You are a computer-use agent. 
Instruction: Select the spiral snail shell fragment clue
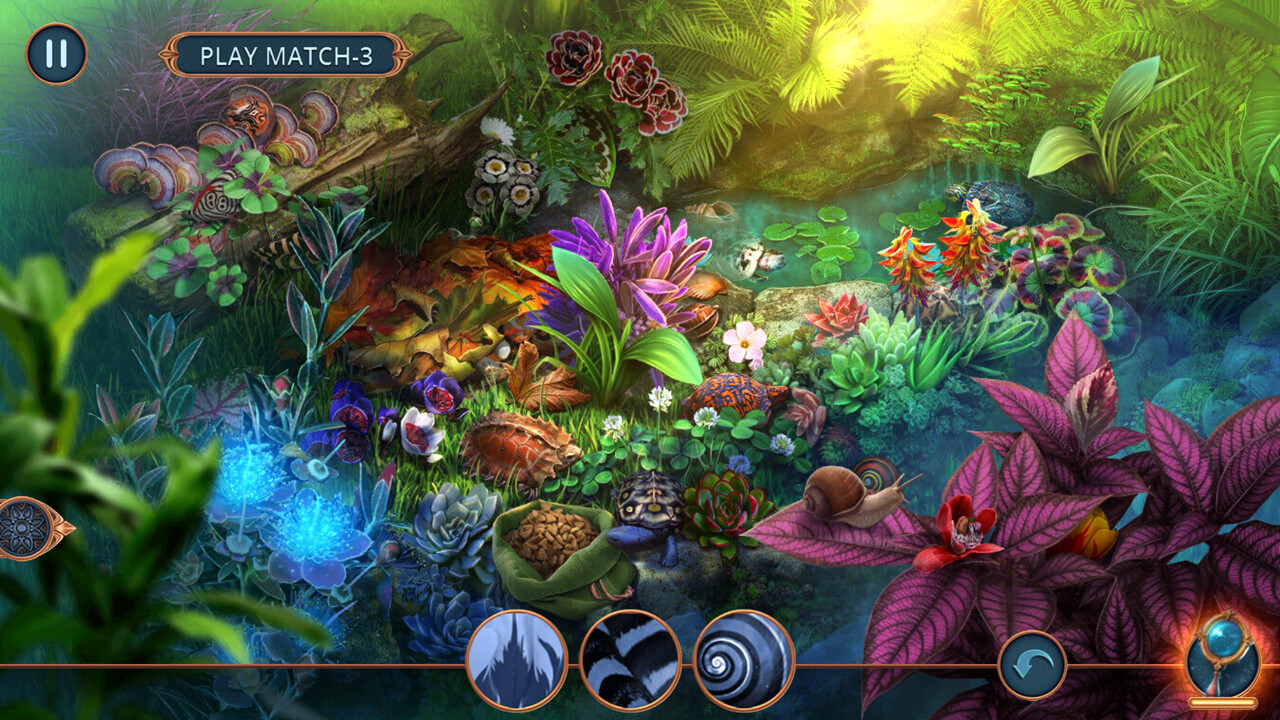coord(744,661)
